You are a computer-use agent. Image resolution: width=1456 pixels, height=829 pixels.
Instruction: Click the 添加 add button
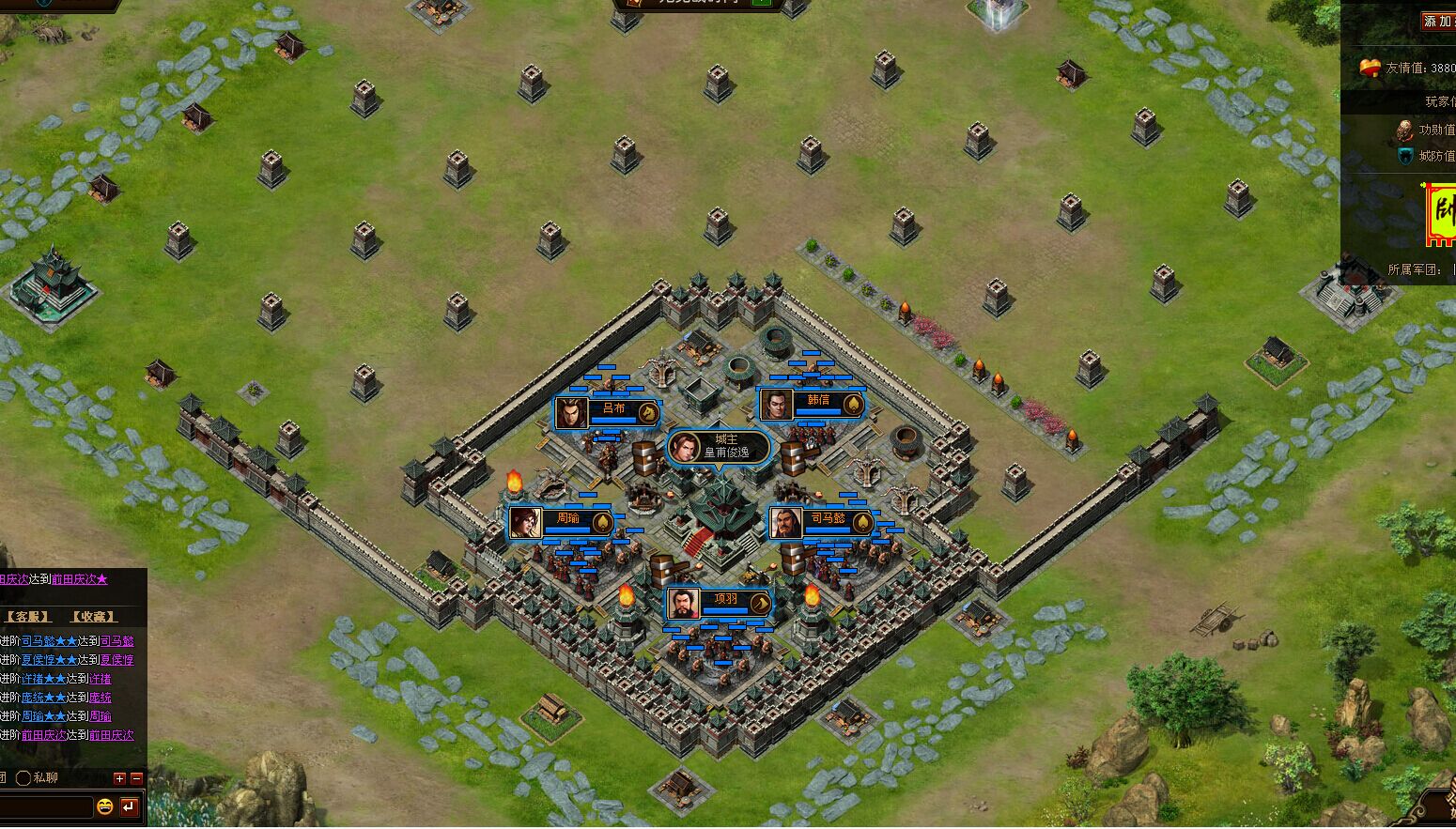tap(1437, 21)
